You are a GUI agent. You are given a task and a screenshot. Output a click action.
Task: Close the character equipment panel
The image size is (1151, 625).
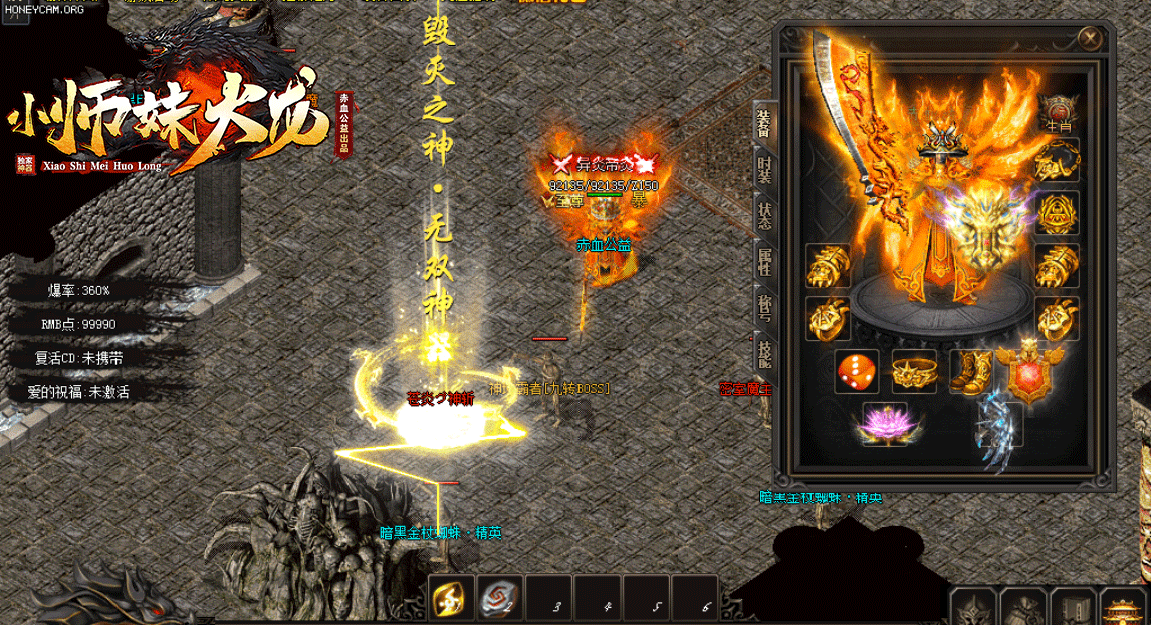[x=1090, y=39]
